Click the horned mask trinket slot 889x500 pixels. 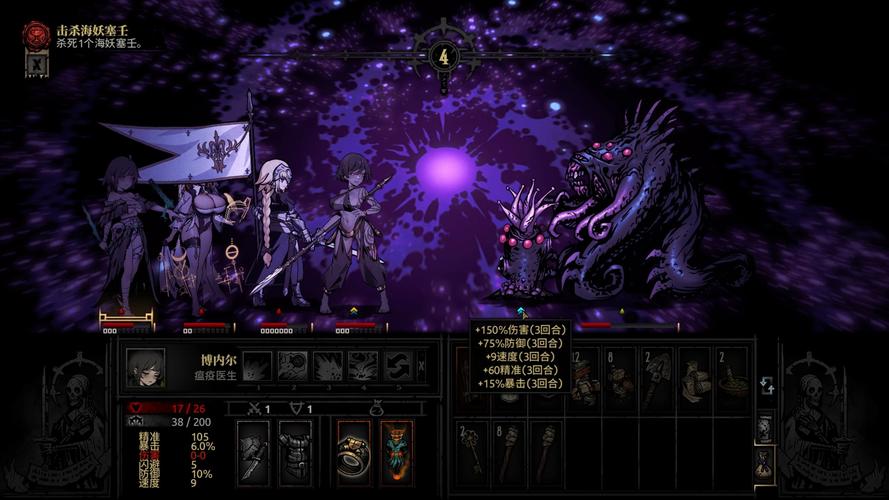(x=396, y=452)
